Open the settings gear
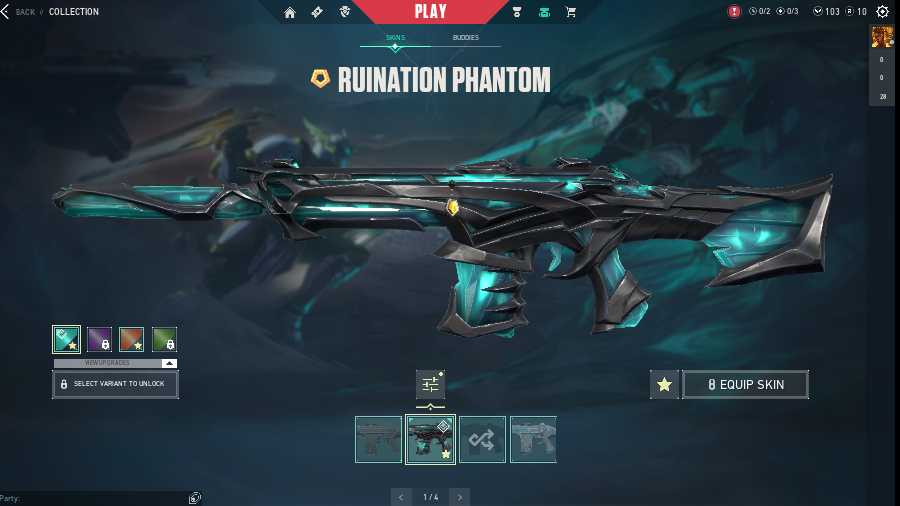This screenshot has height=506, width=900. pyautogui.click(x=882, y=12)
